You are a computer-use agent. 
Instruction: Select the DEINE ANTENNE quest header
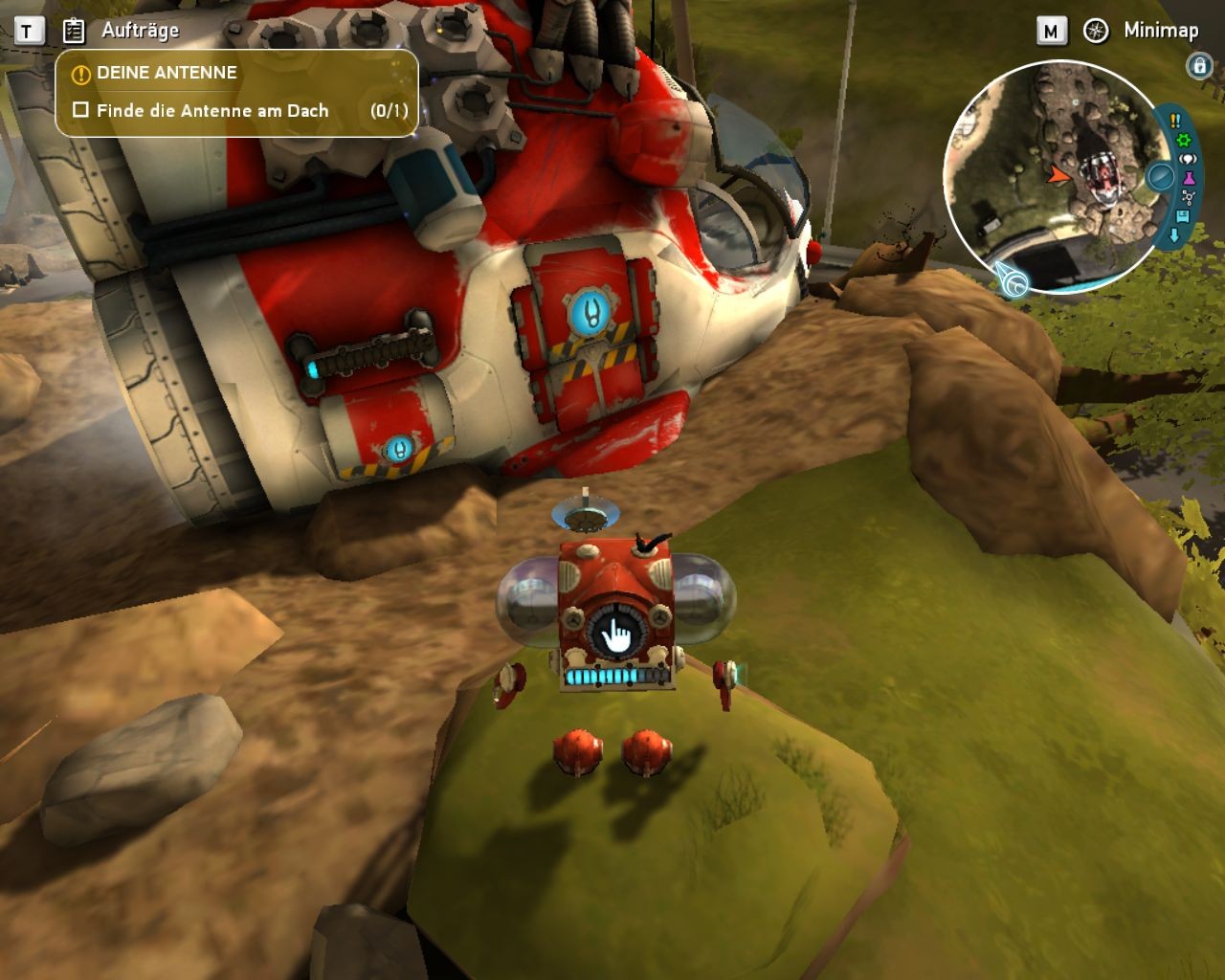click(167, 73)
